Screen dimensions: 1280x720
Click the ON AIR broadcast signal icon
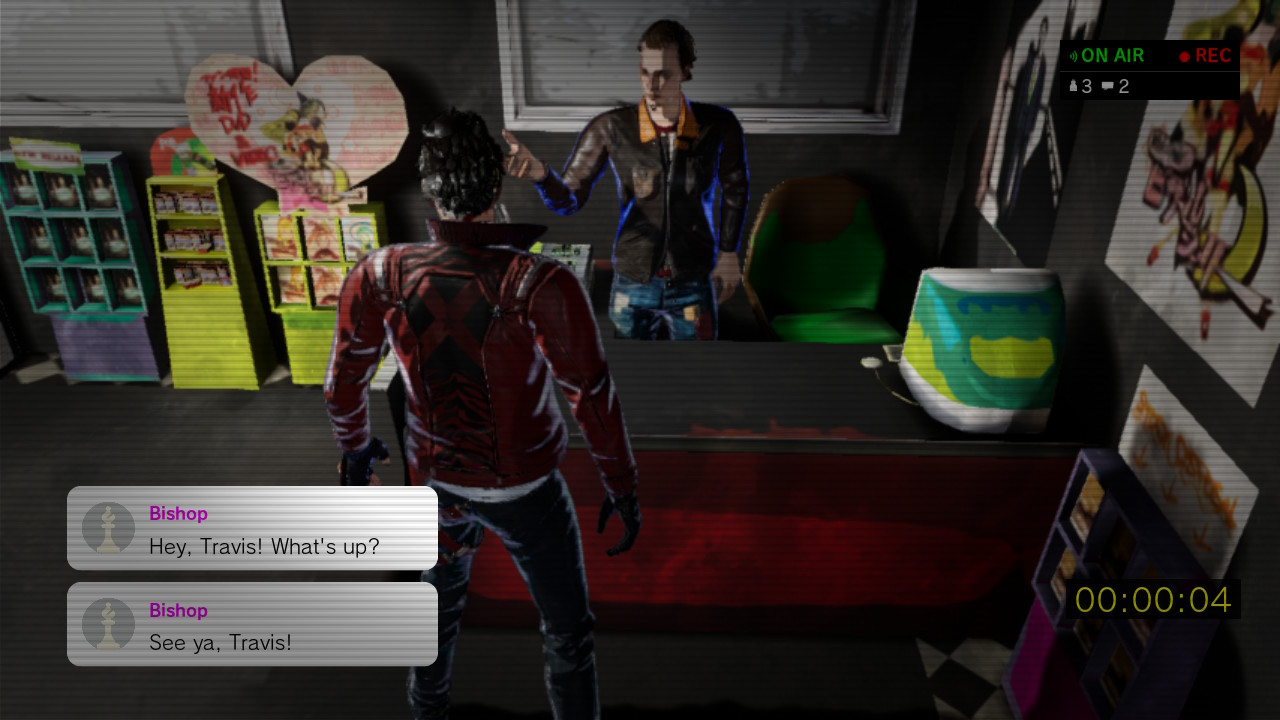(1073, 55)
